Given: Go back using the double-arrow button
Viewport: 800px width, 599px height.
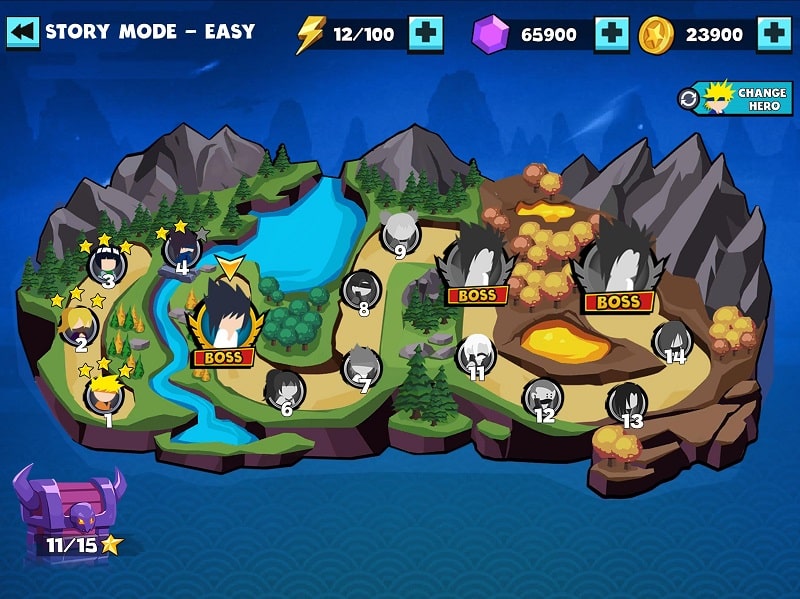Looking at the screenshot, I should pos(22,32).
